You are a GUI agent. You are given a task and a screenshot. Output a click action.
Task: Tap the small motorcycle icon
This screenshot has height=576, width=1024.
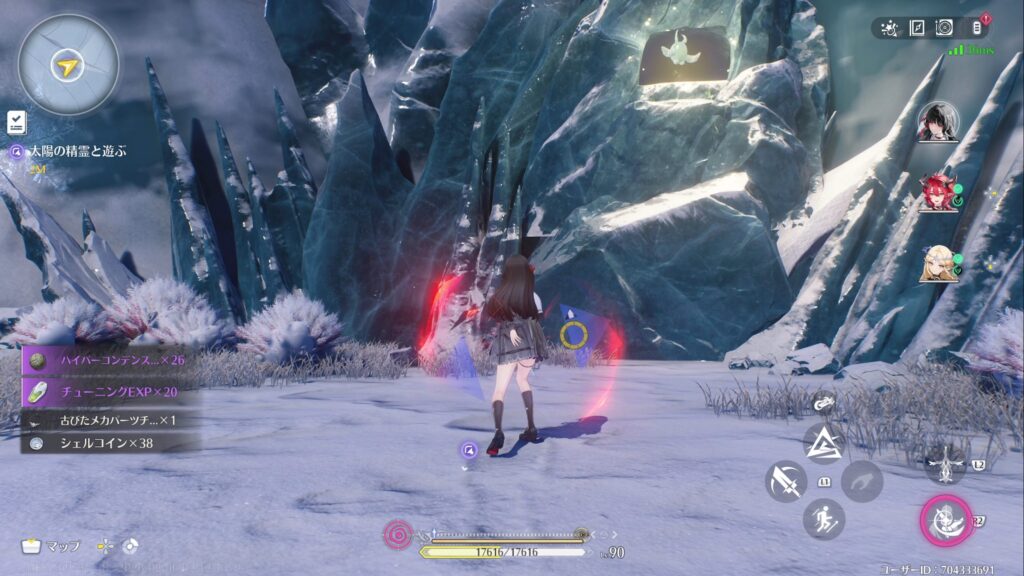click(x=824, y=403)
